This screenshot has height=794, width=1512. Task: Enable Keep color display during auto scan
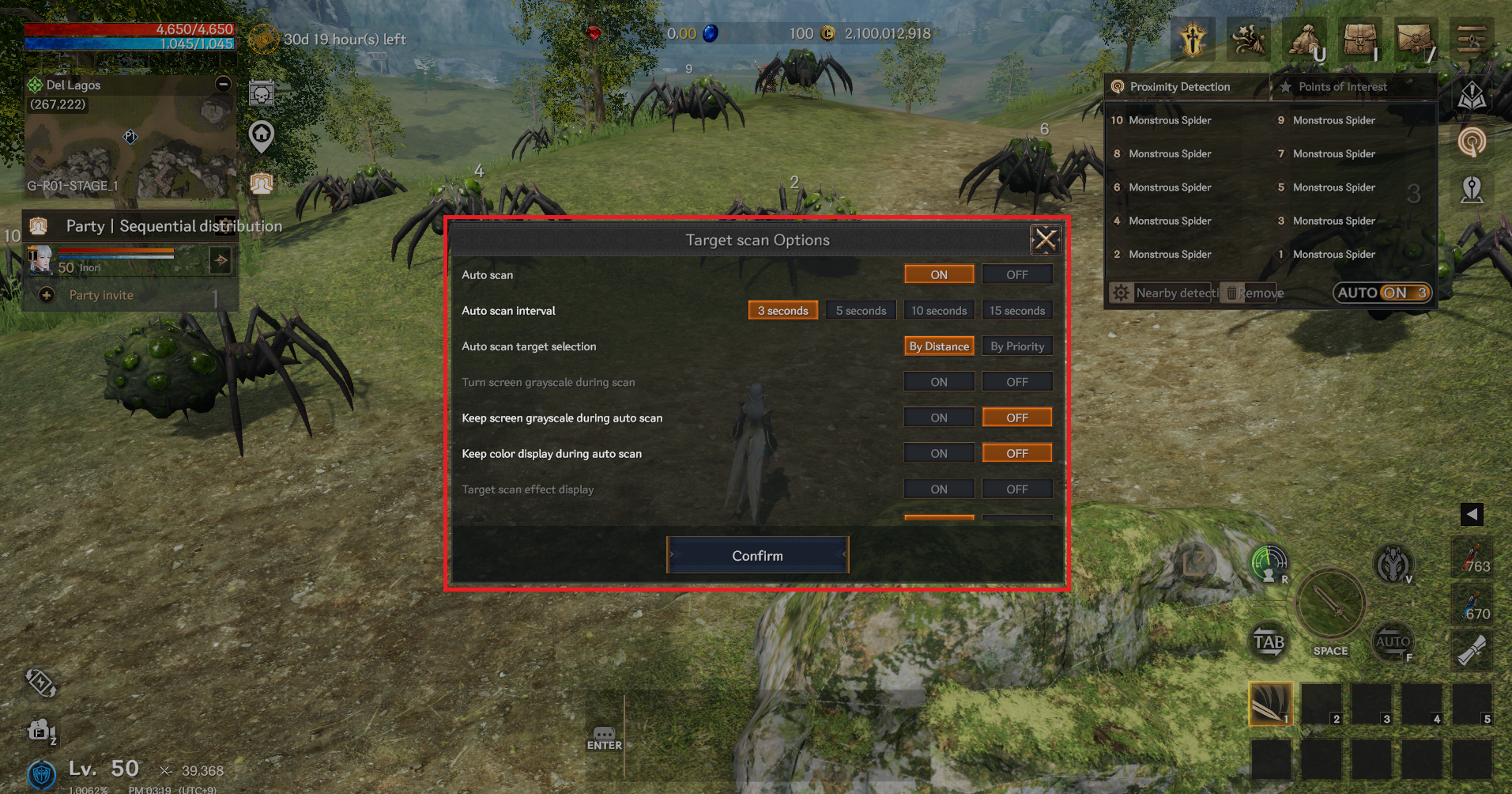pyautogui.click(x=938, y=453)
